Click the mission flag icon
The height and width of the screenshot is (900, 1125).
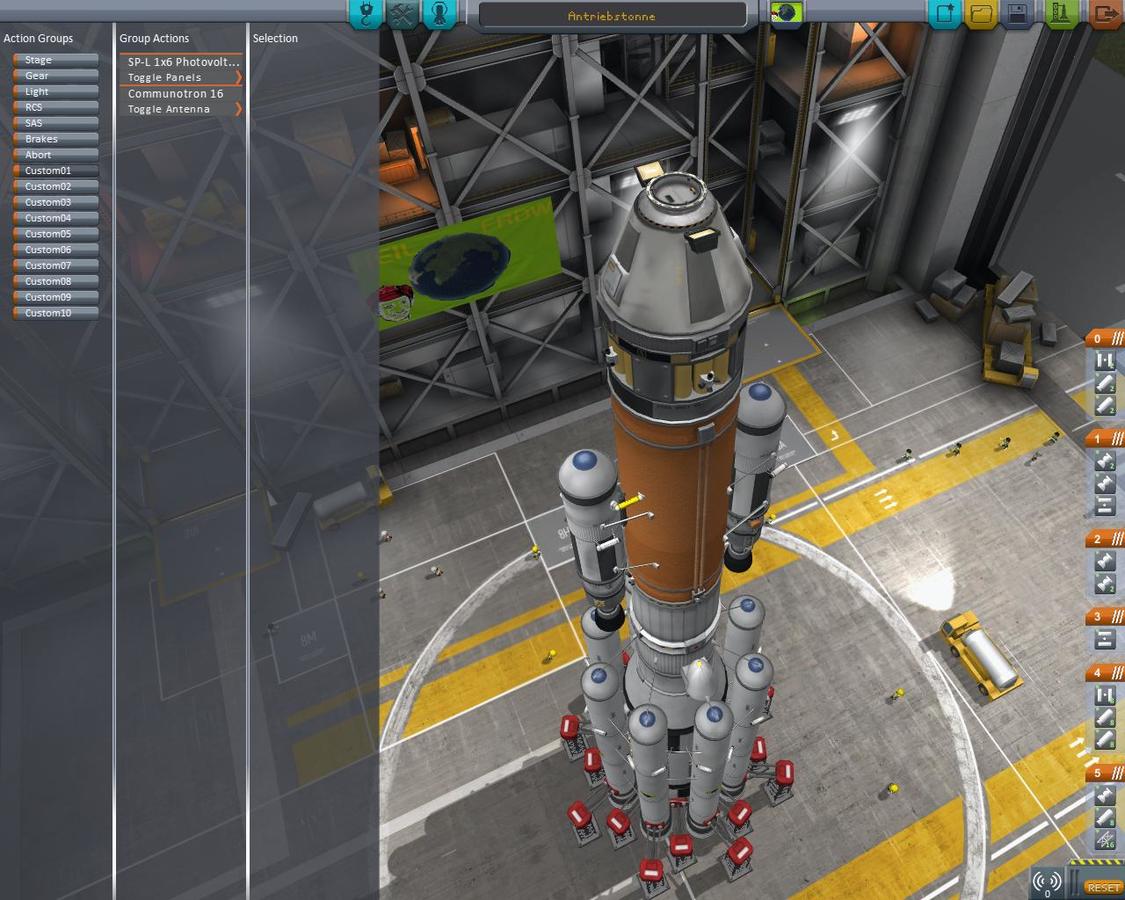click(787, 14)
